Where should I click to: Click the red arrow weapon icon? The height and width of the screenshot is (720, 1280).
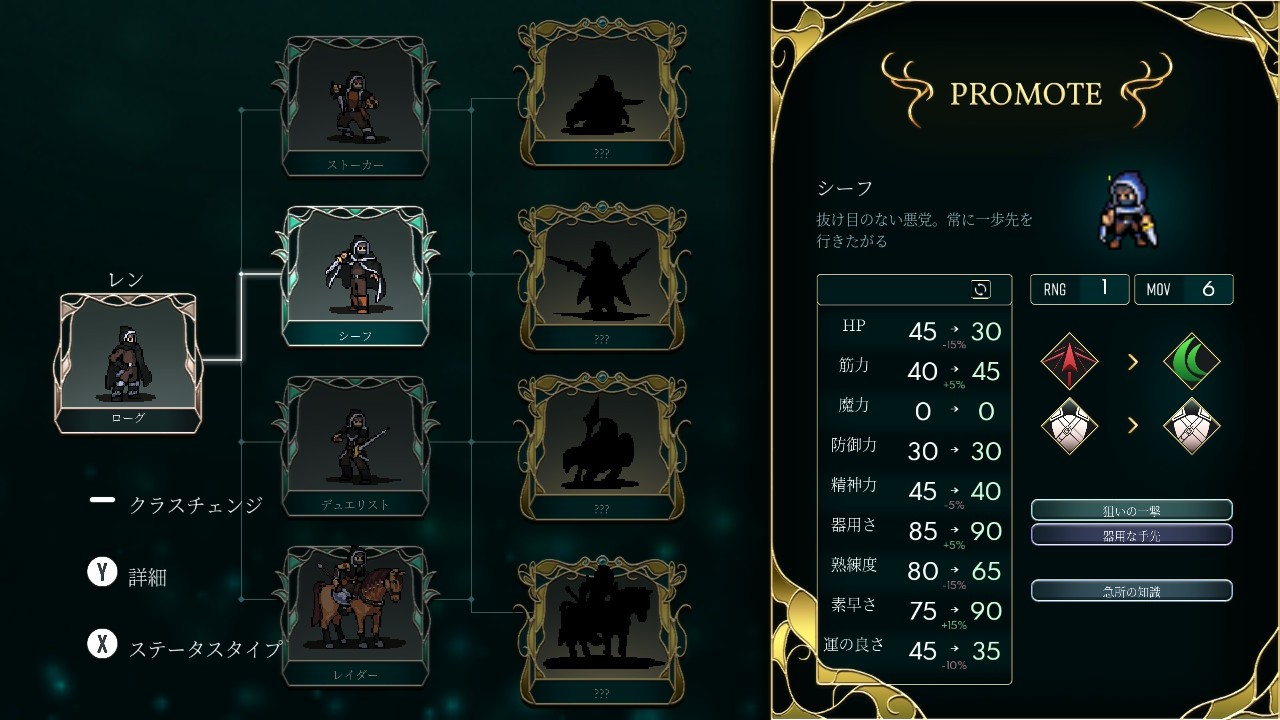coord(1069,361)
